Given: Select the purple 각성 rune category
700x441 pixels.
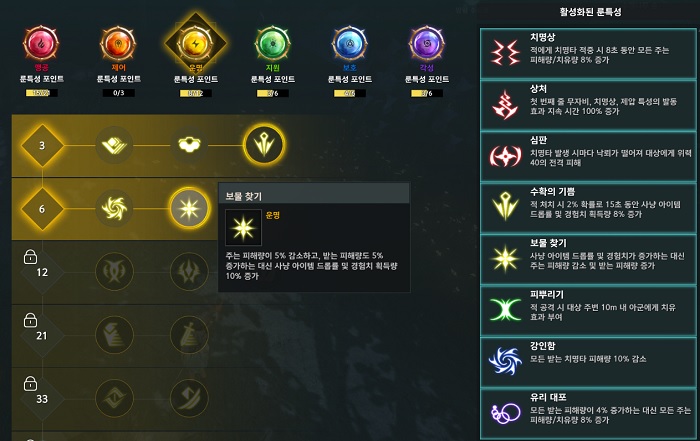Looking at the screenshot, I should 427,45.
